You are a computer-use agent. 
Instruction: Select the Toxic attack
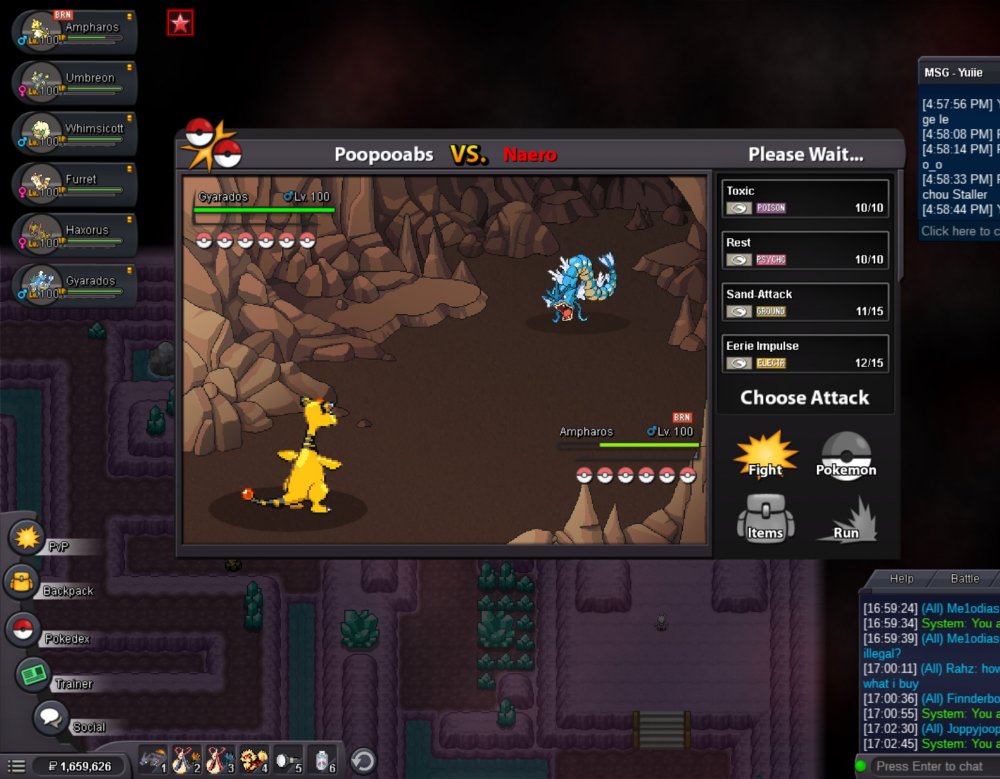pos(805,198)
